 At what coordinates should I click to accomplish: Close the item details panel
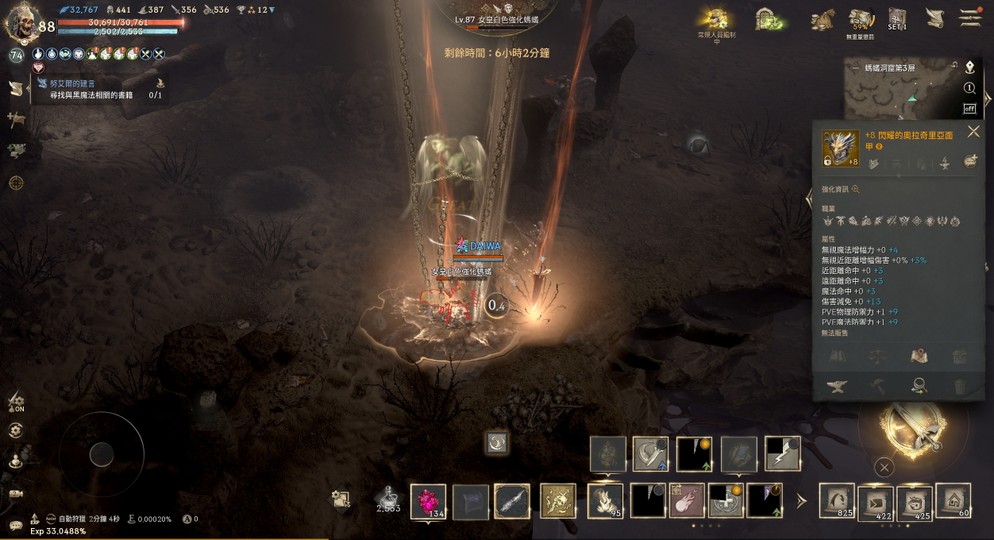click(x=973, y=131)
